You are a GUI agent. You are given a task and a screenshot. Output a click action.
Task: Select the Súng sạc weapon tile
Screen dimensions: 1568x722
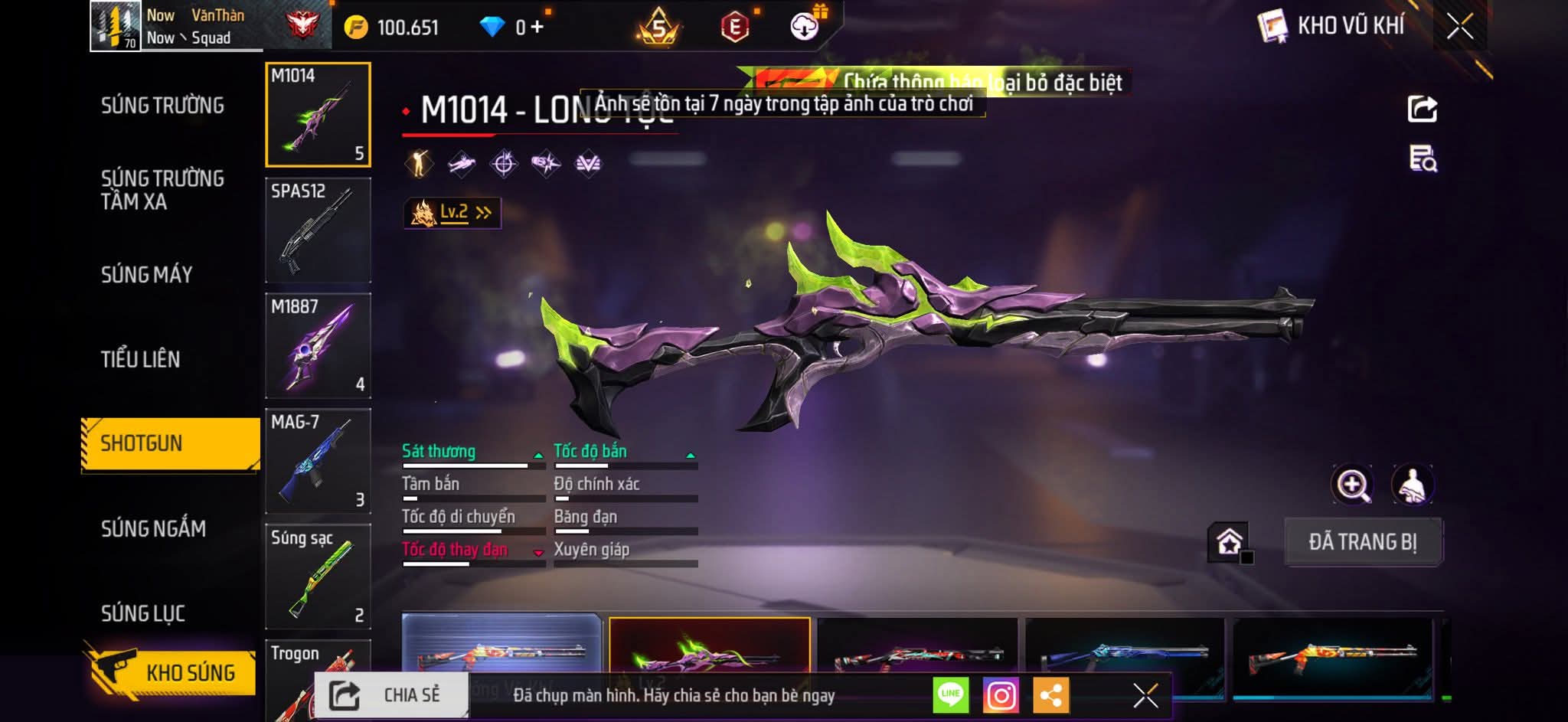coord(318,577)
